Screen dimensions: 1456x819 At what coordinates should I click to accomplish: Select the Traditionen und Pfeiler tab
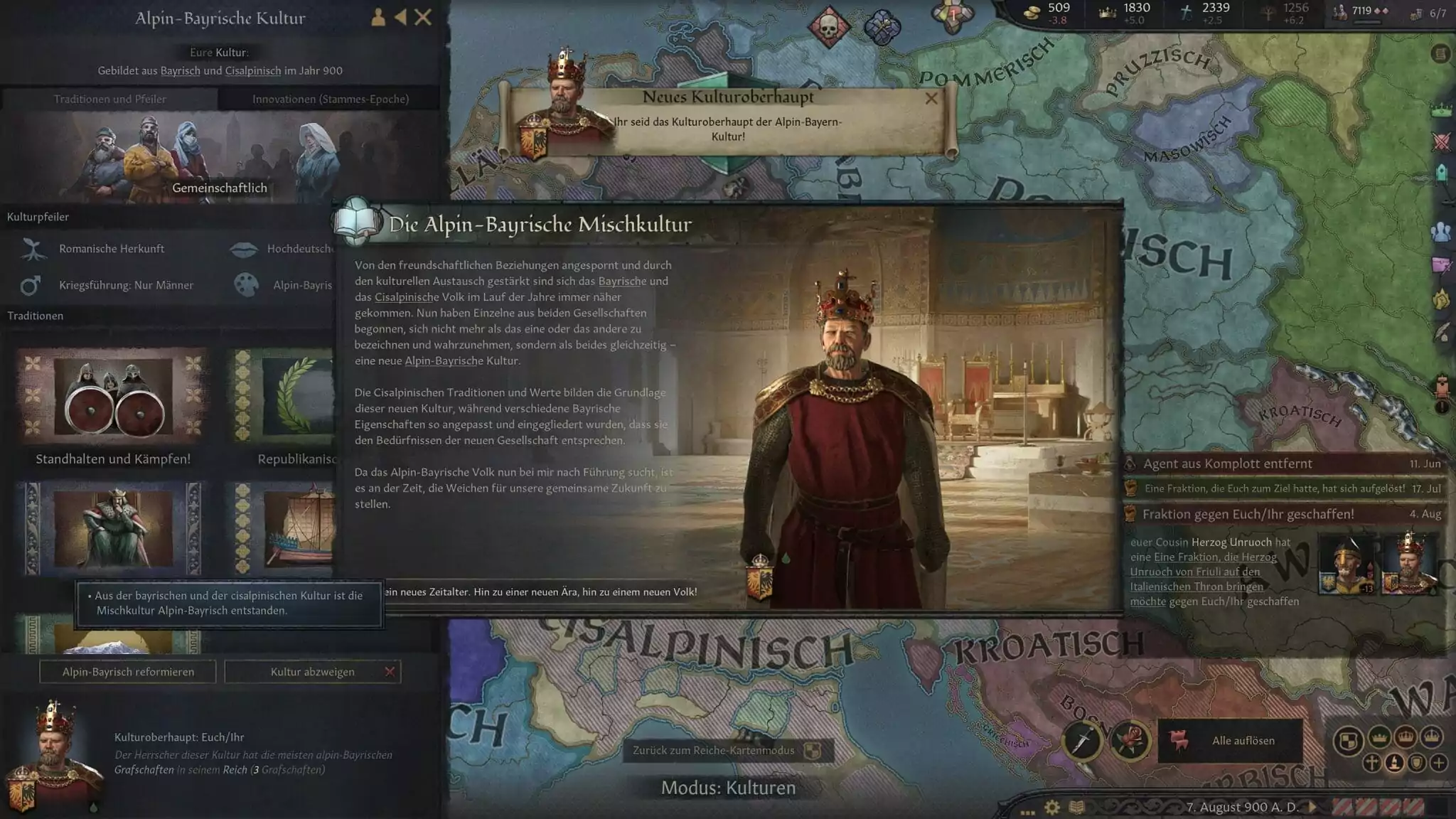(x=109, y=99)
